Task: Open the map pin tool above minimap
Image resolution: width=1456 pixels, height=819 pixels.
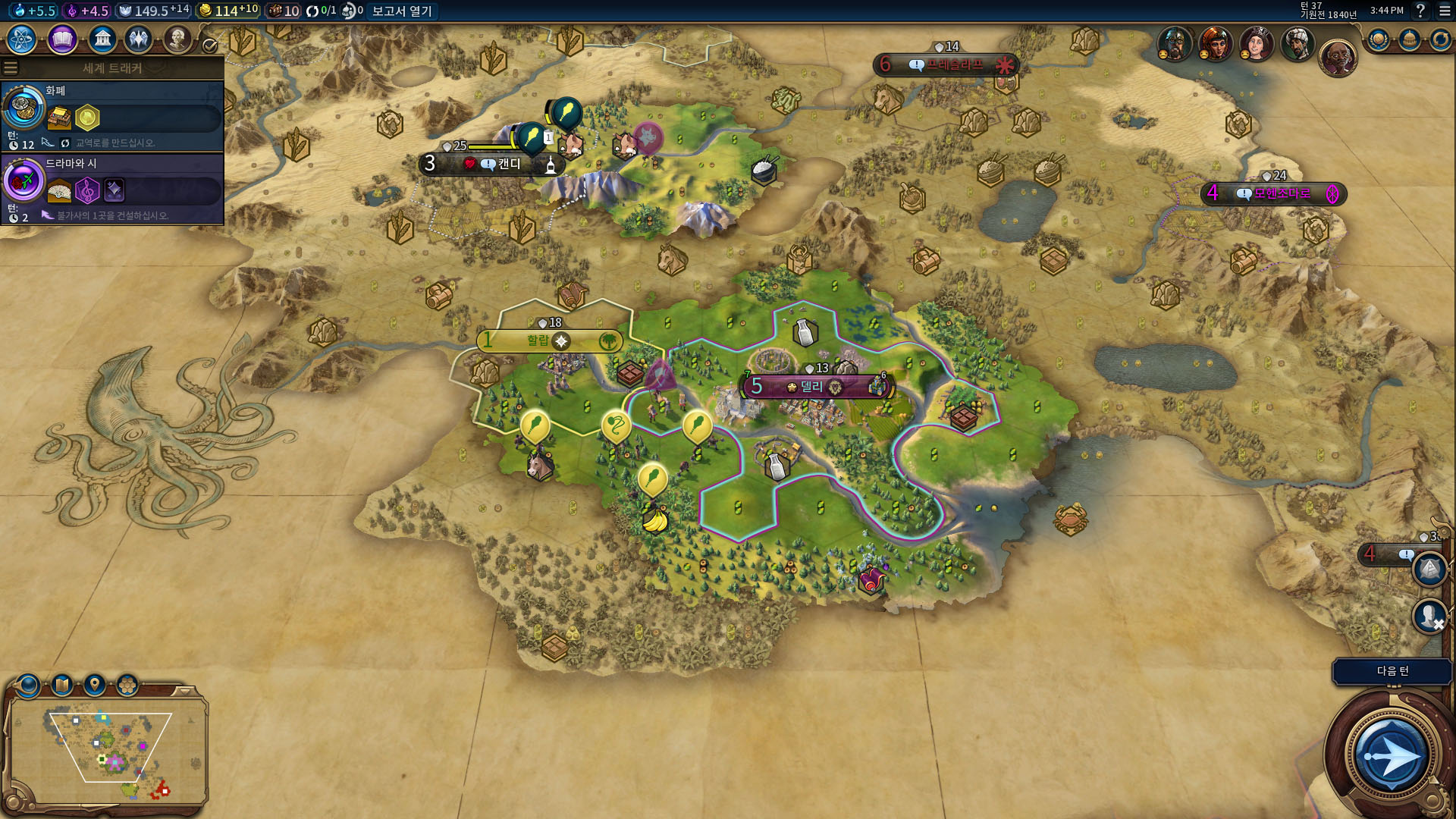Action: tap(94, 685)
